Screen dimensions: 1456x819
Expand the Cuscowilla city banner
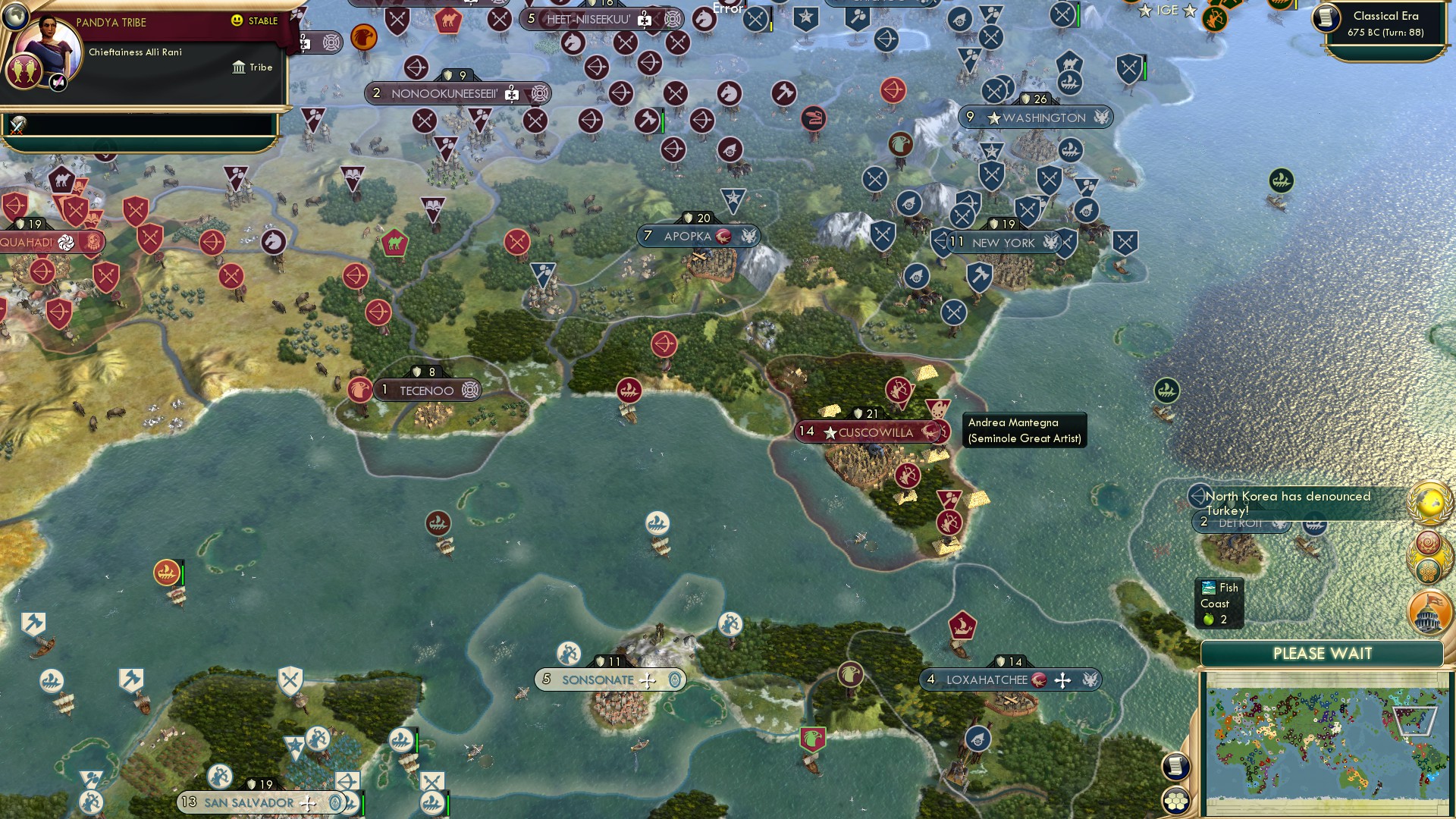(871, 432)
